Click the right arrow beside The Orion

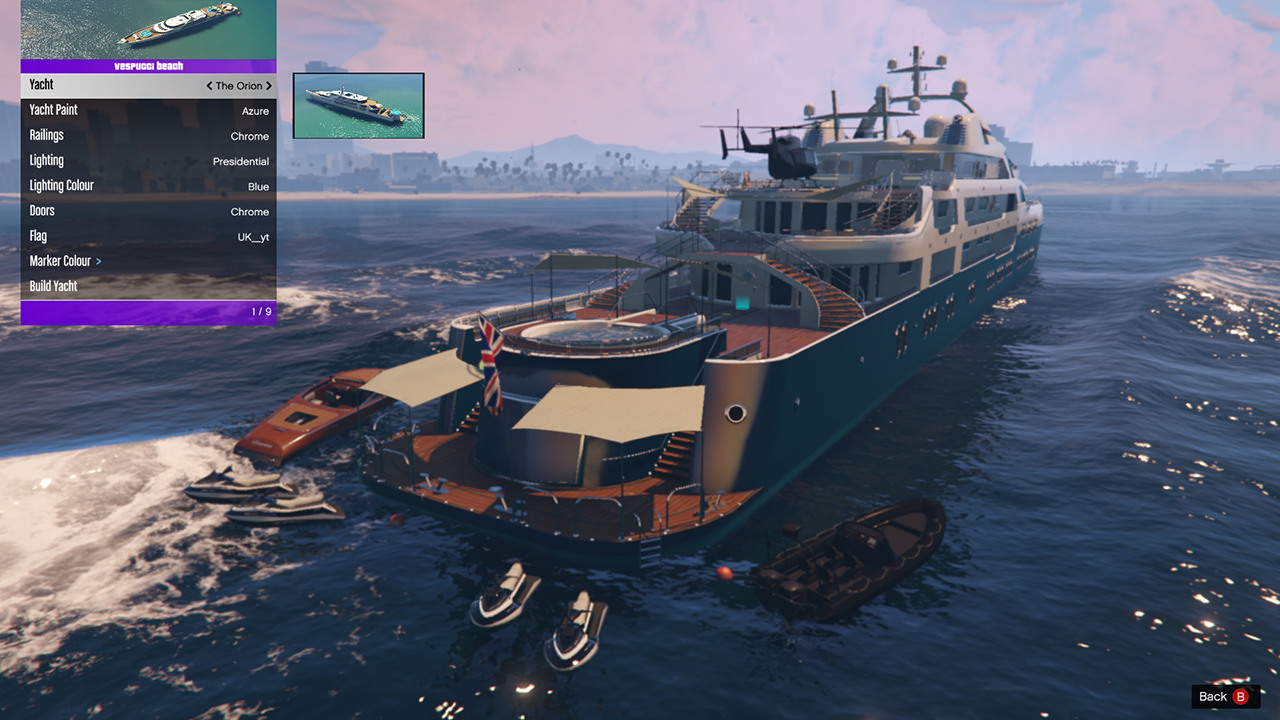click(269, 86)
